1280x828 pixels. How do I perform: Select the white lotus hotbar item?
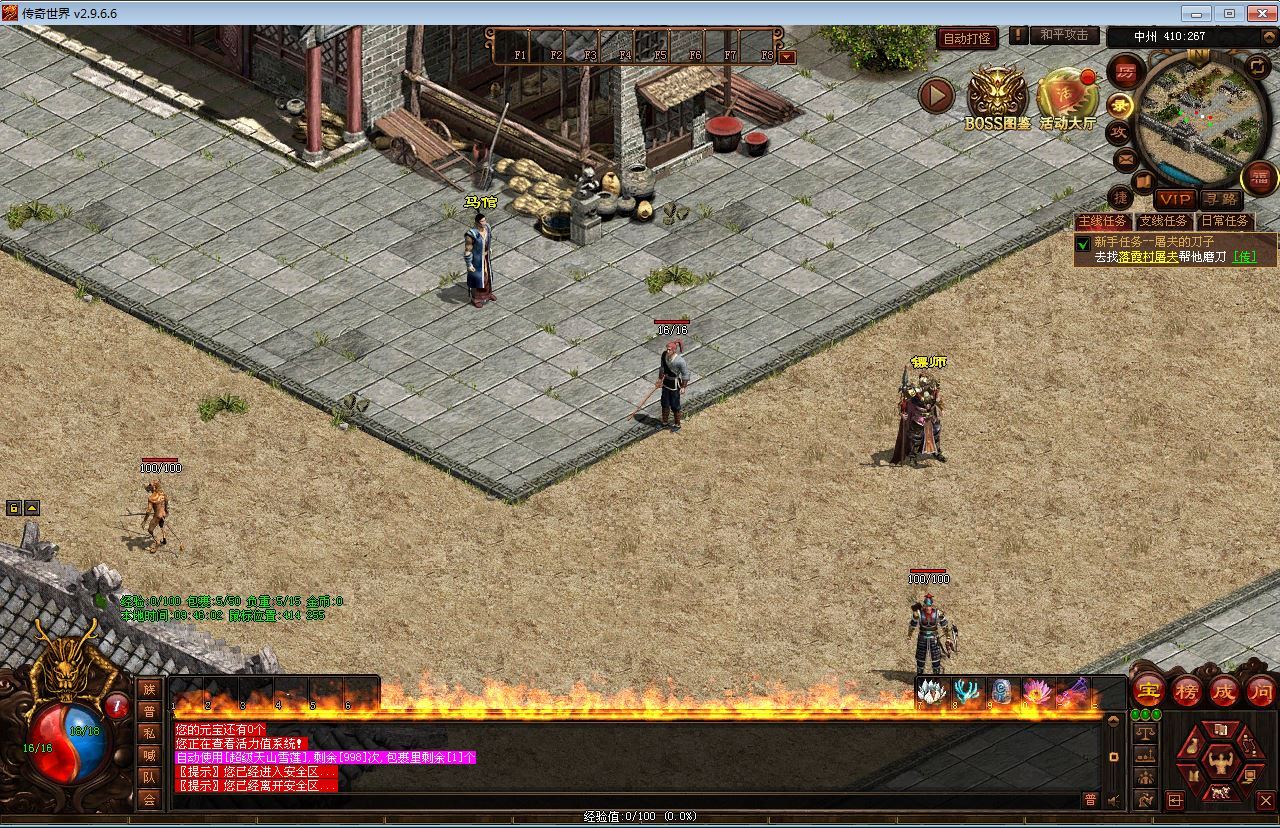point(931,691)
